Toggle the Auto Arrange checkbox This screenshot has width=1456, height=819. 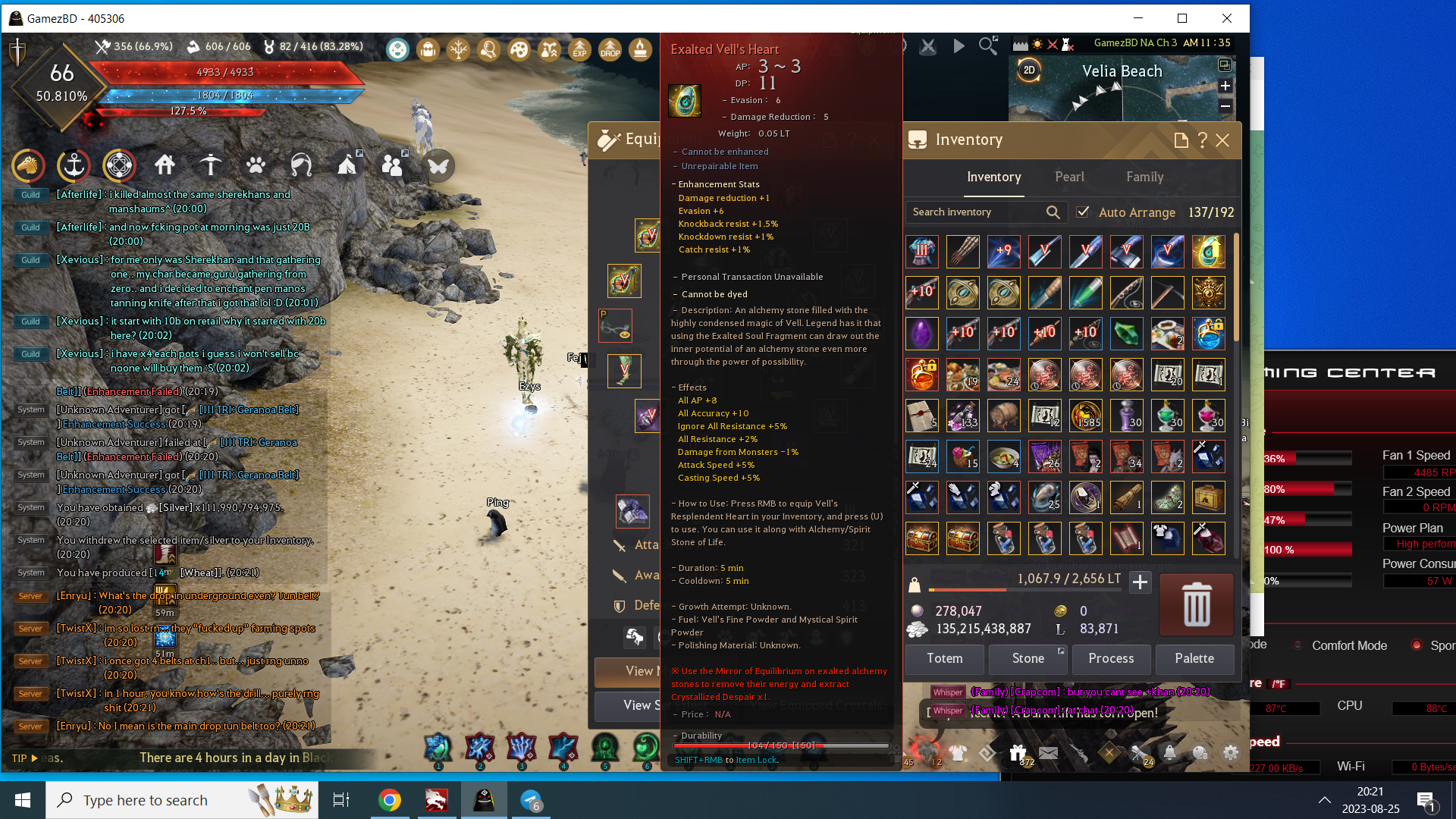pos(1083,212)
